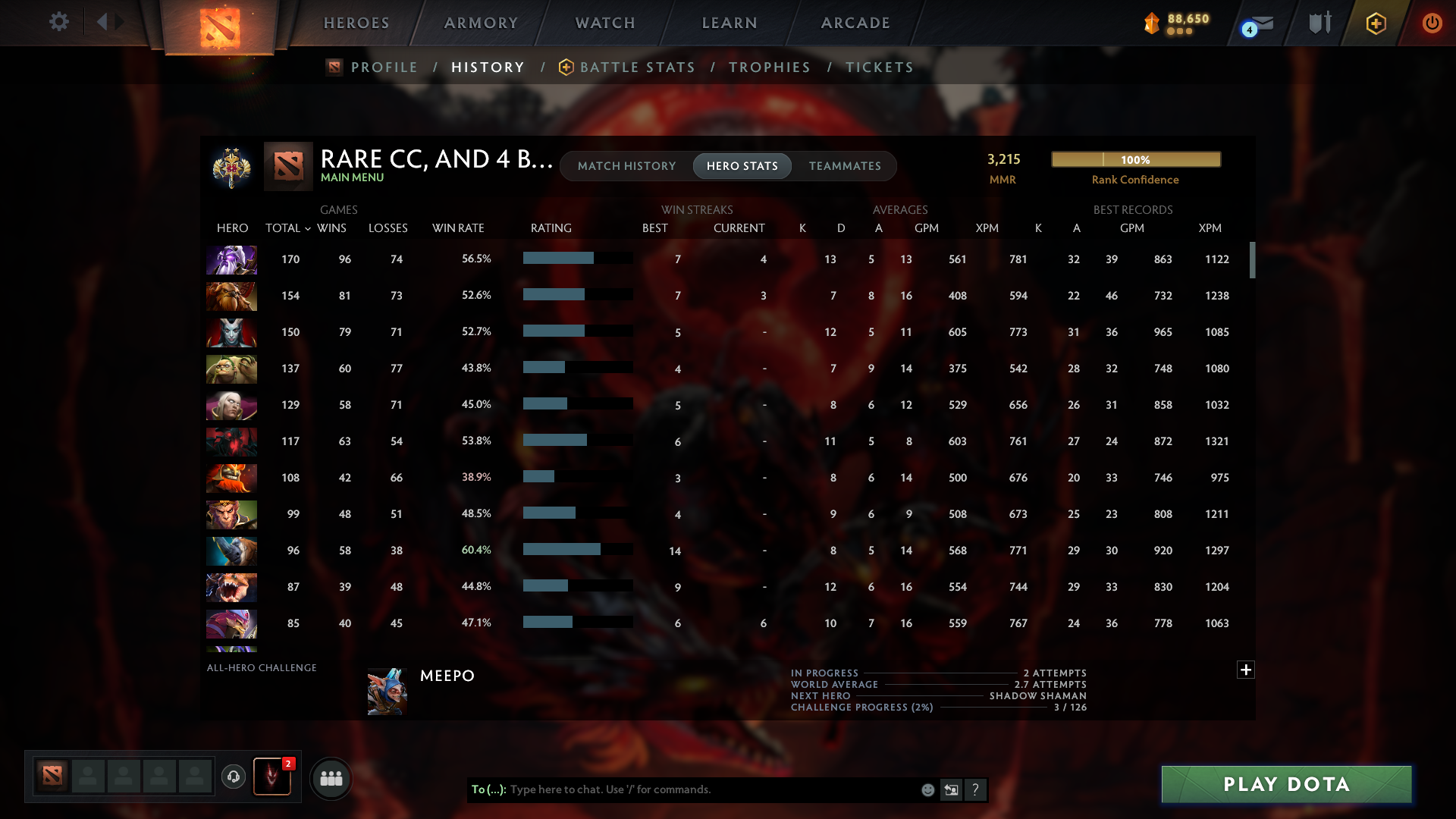Select the Meepo hero portrait
Screen dimensions: 1456x819
point(386,691)
